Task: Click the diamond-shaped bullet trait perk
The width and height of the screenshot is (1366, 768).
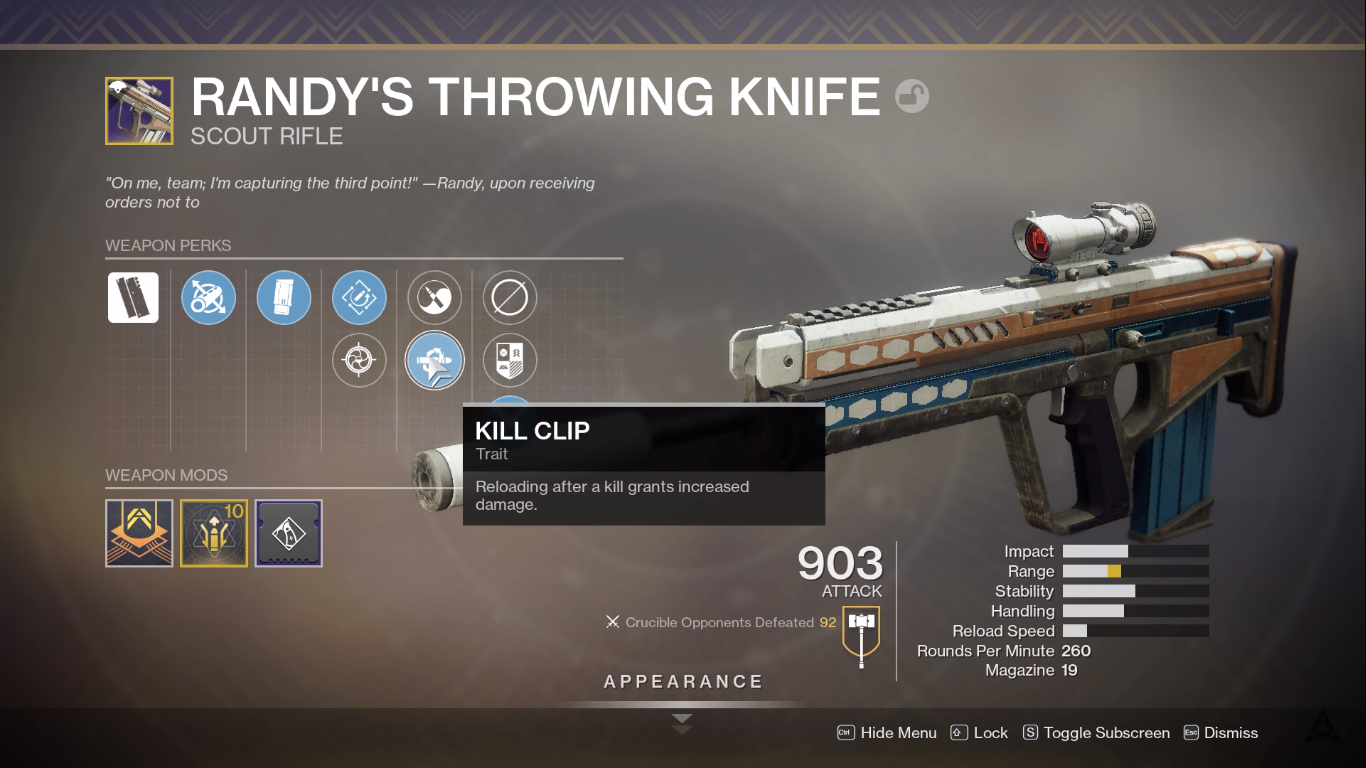Action: (359, 297)
